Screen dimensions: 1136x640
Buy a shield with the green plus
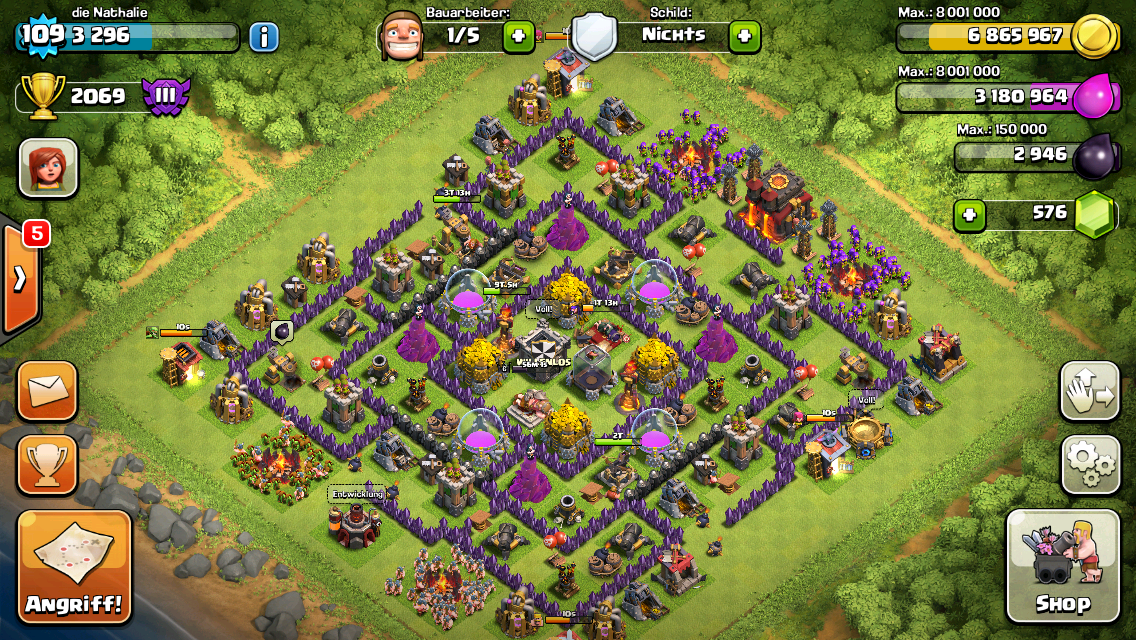pyautogui.click(x=744, y=37)
